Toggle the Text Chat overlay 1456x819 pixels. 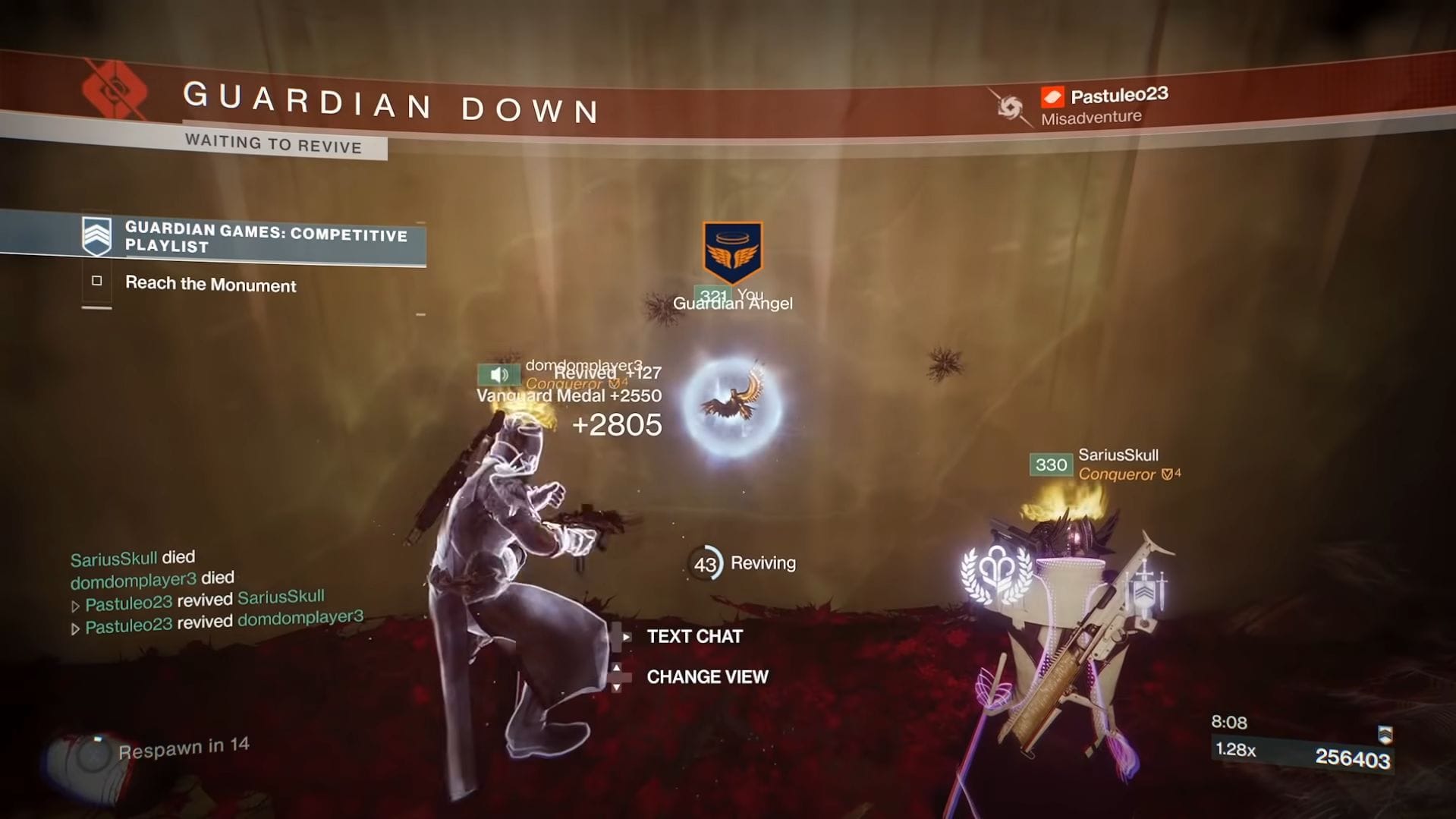(693, 637)
